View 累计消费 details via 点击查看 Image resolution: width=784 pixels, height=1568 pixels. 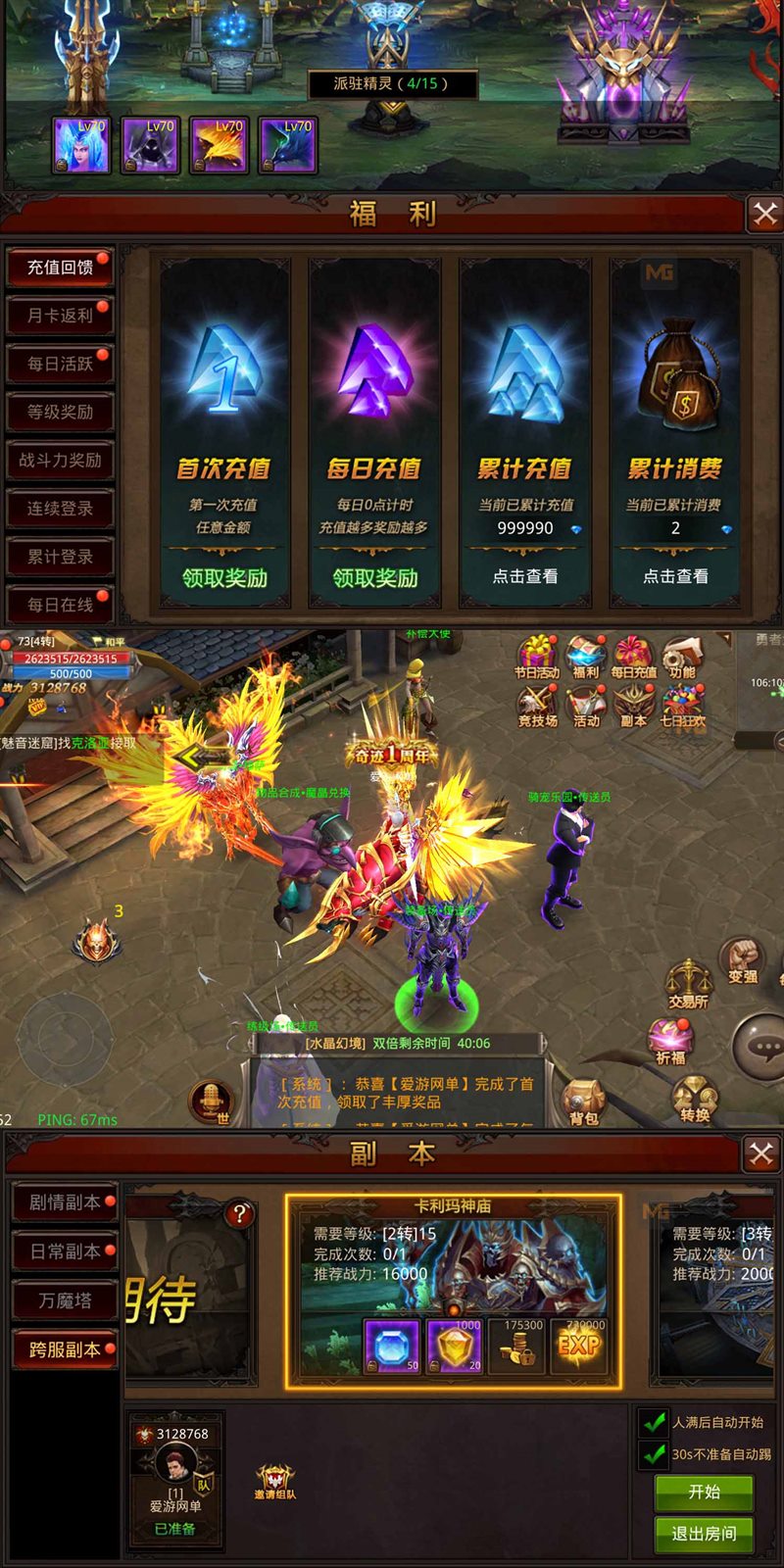[x=675, y=576]
